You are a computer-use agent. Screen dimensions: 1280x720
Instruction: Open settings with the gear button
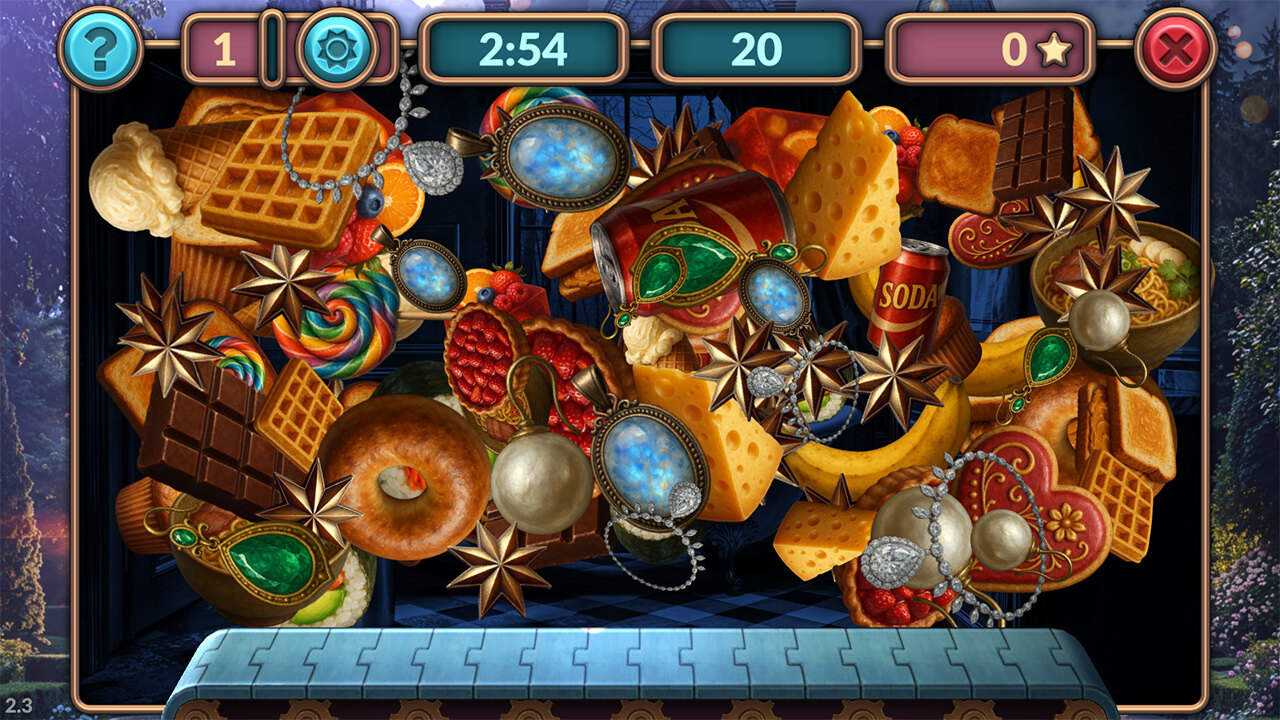337,48
